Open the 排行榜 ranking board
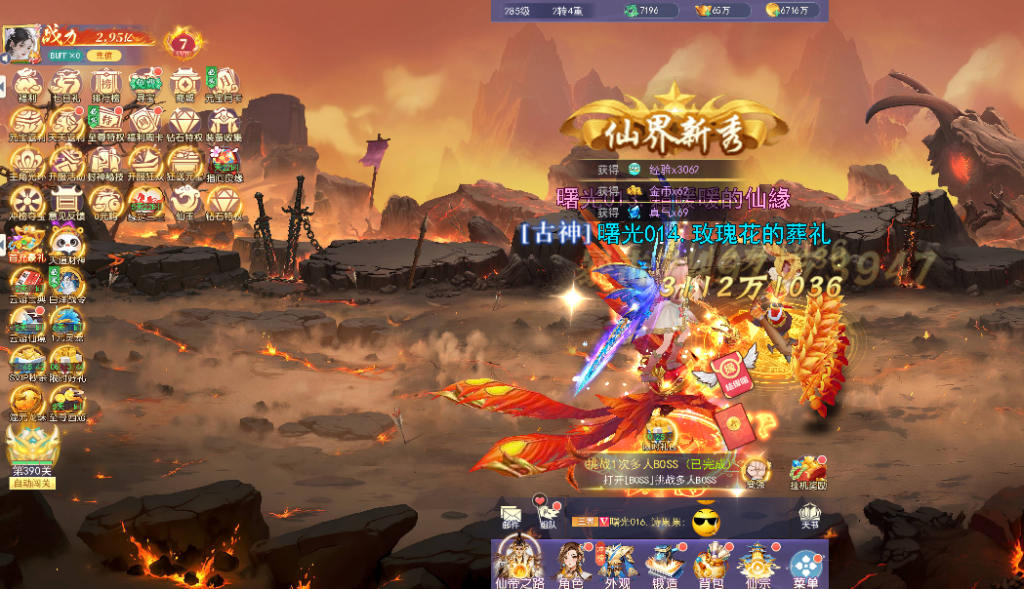The image size is (1024, 589). click(x=106, y=85)
